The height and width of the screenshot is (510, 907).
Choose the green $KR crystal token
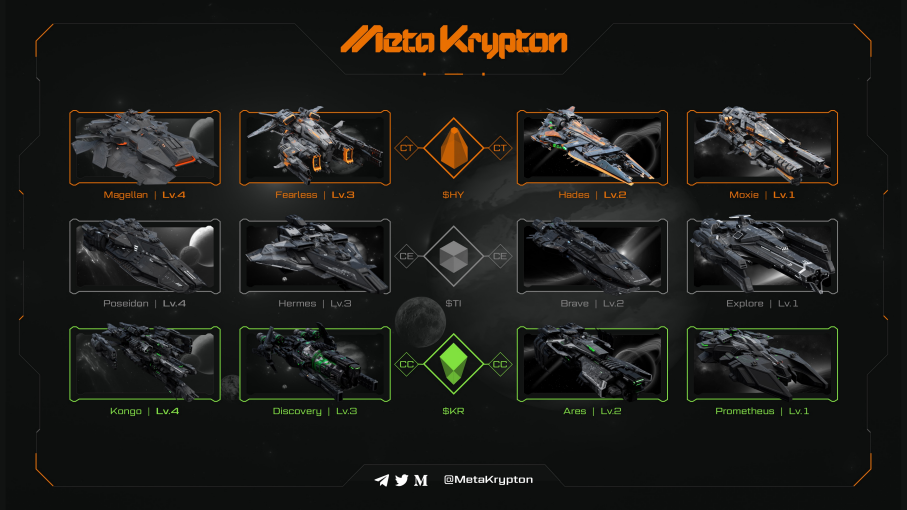(x=454, y=365)
